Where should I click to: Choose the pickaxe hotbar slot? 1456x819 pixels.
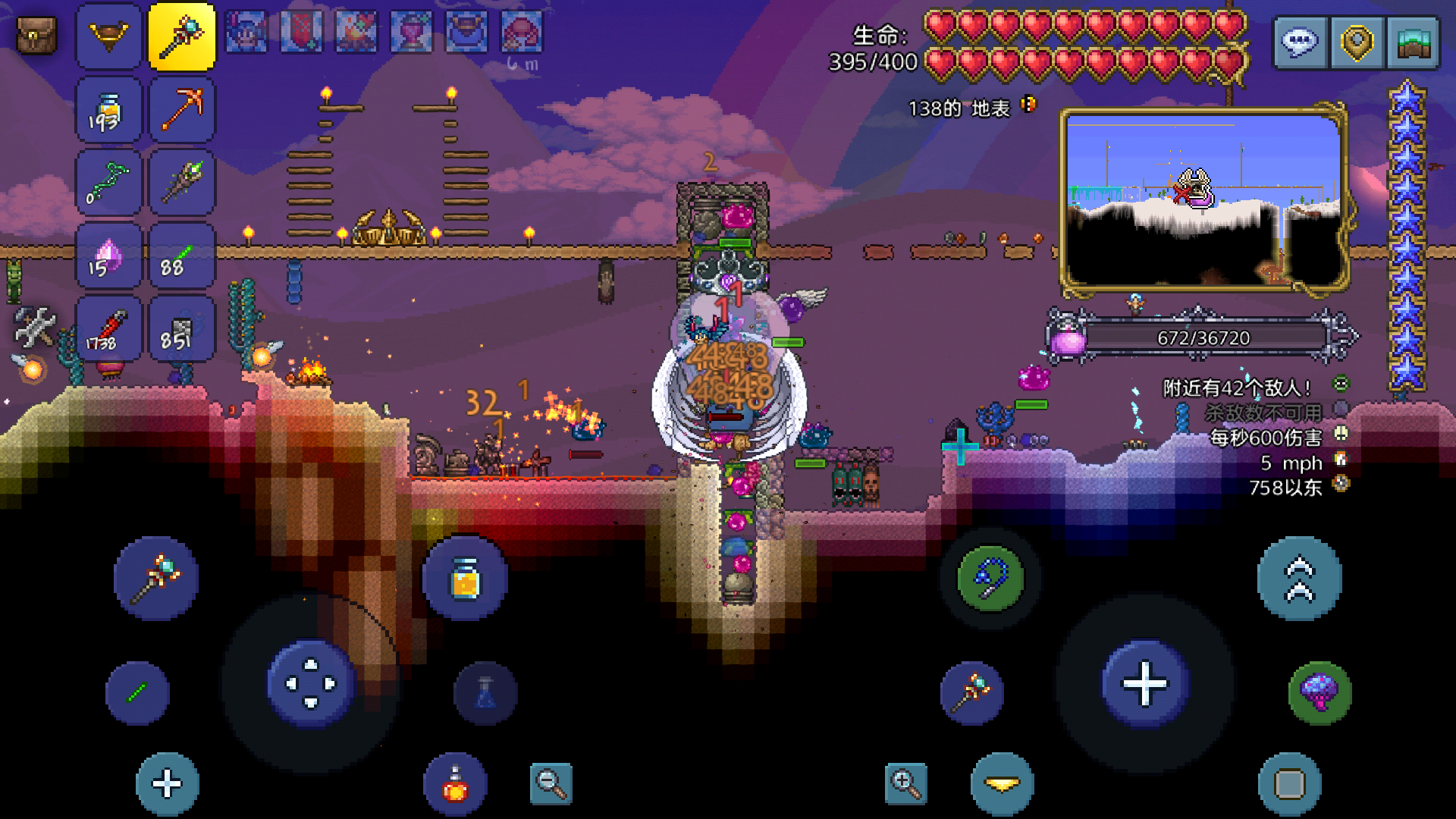(x=182, y=110)
